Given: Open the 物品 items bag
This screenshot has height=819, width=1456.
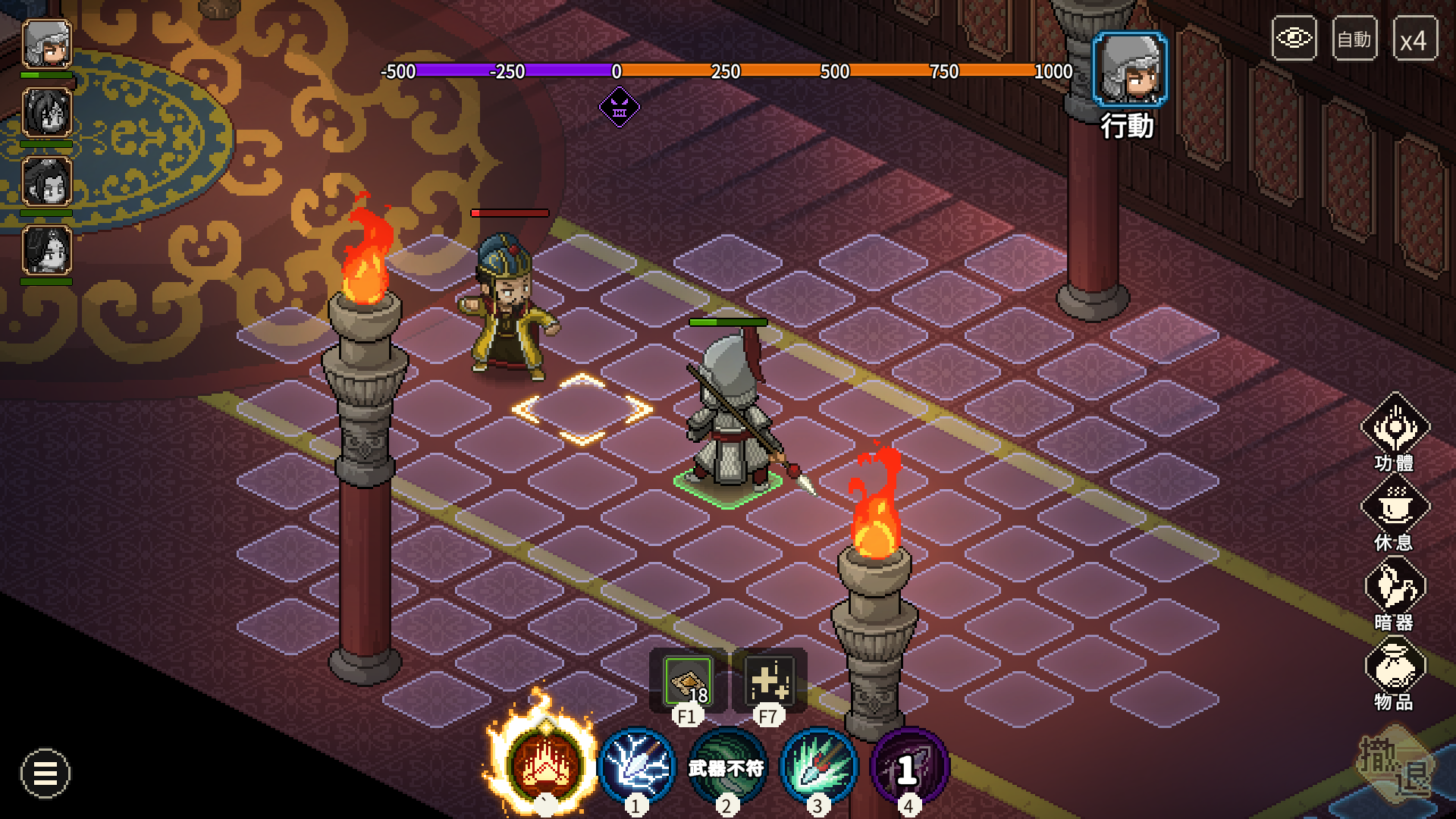Looking at the screenshot, I should click(x=1395, y=667).
